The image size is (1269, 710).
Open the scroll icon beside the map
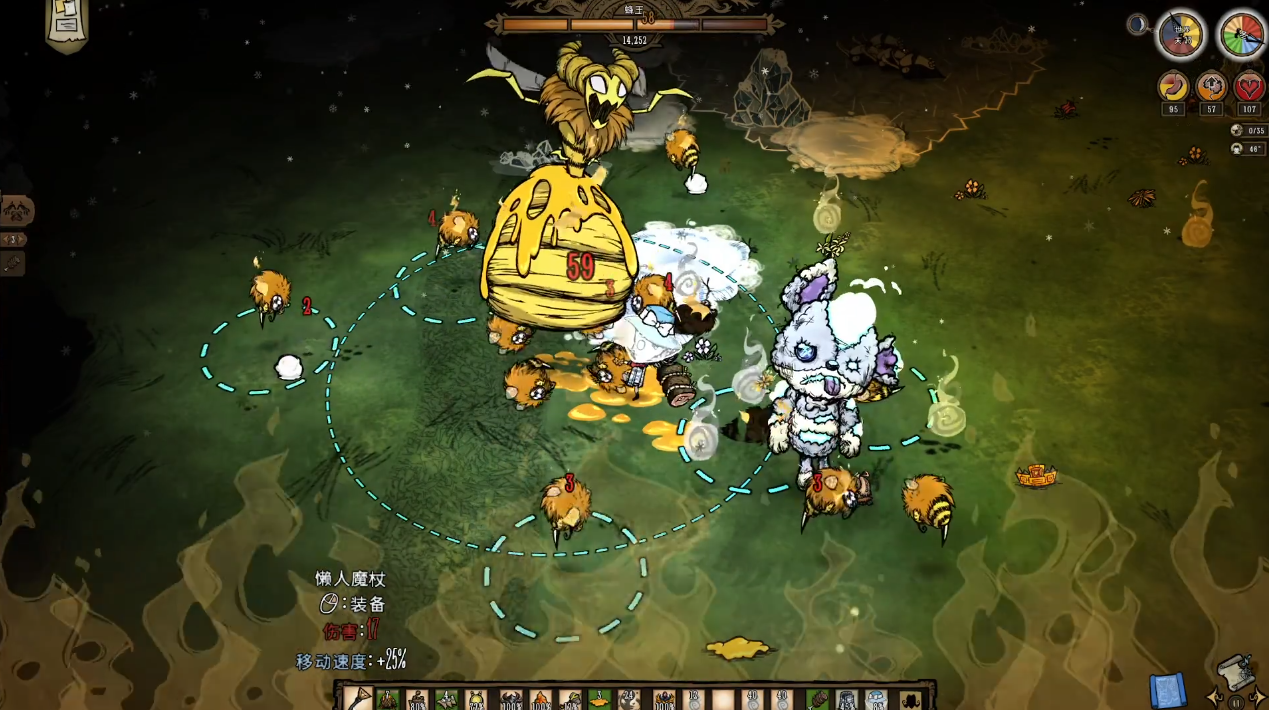(x=1237, y=675)
